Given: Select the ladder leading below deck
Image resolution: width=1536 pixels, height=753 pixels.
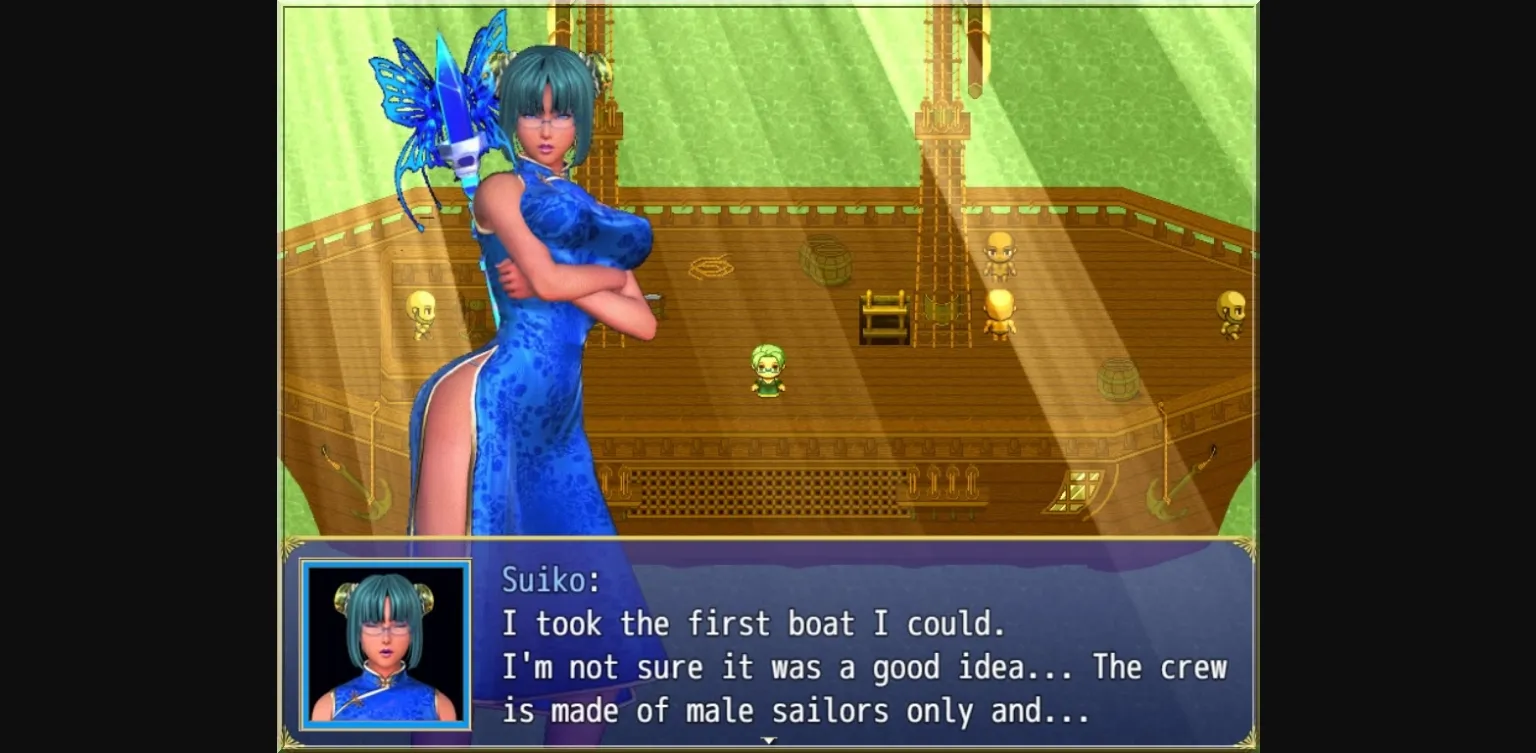Looking at the screenshot, I should click(x=885, y=320).
